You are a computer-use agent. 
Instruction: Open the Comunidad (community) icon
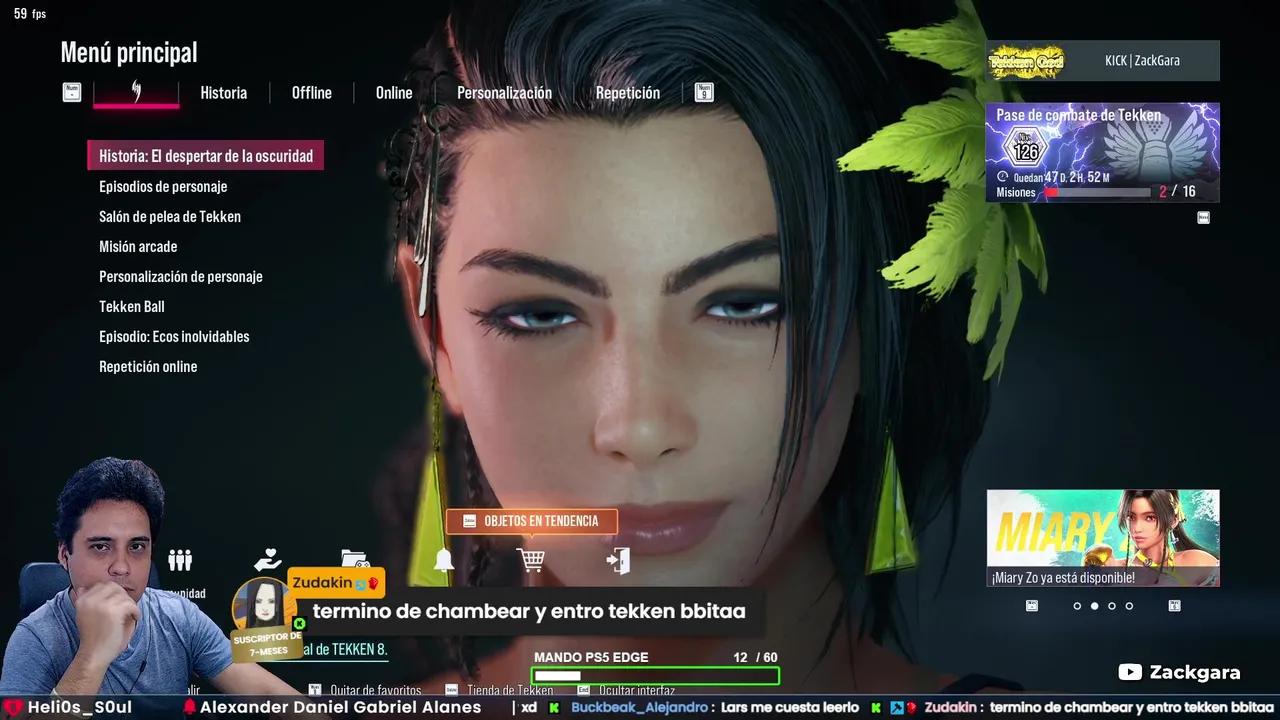[x=180, y=560]
